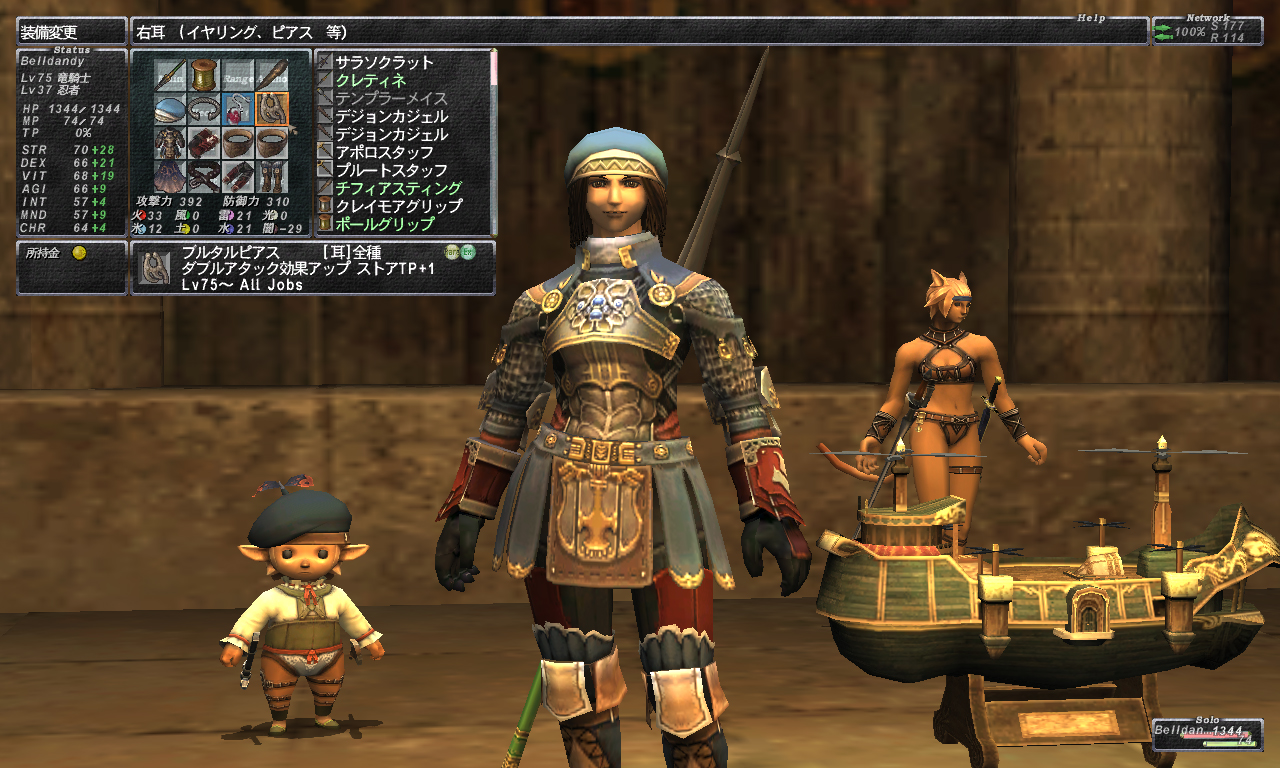This screenshot has width=1280, height=768.
Task: Pick アポロスタッフ in the item list
Action: [384, 152]
